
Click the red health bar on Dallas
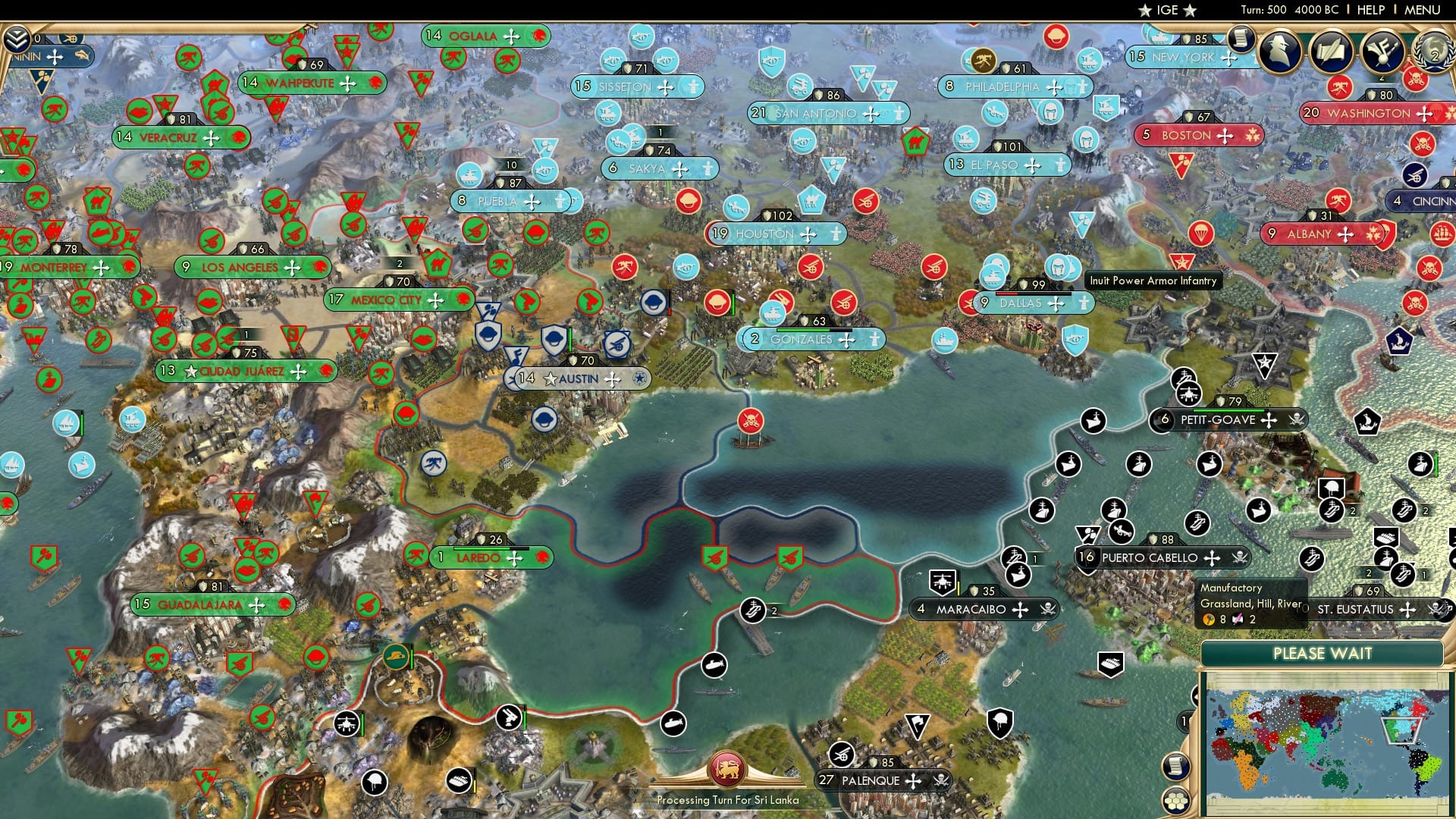[x=1006, y=294]
